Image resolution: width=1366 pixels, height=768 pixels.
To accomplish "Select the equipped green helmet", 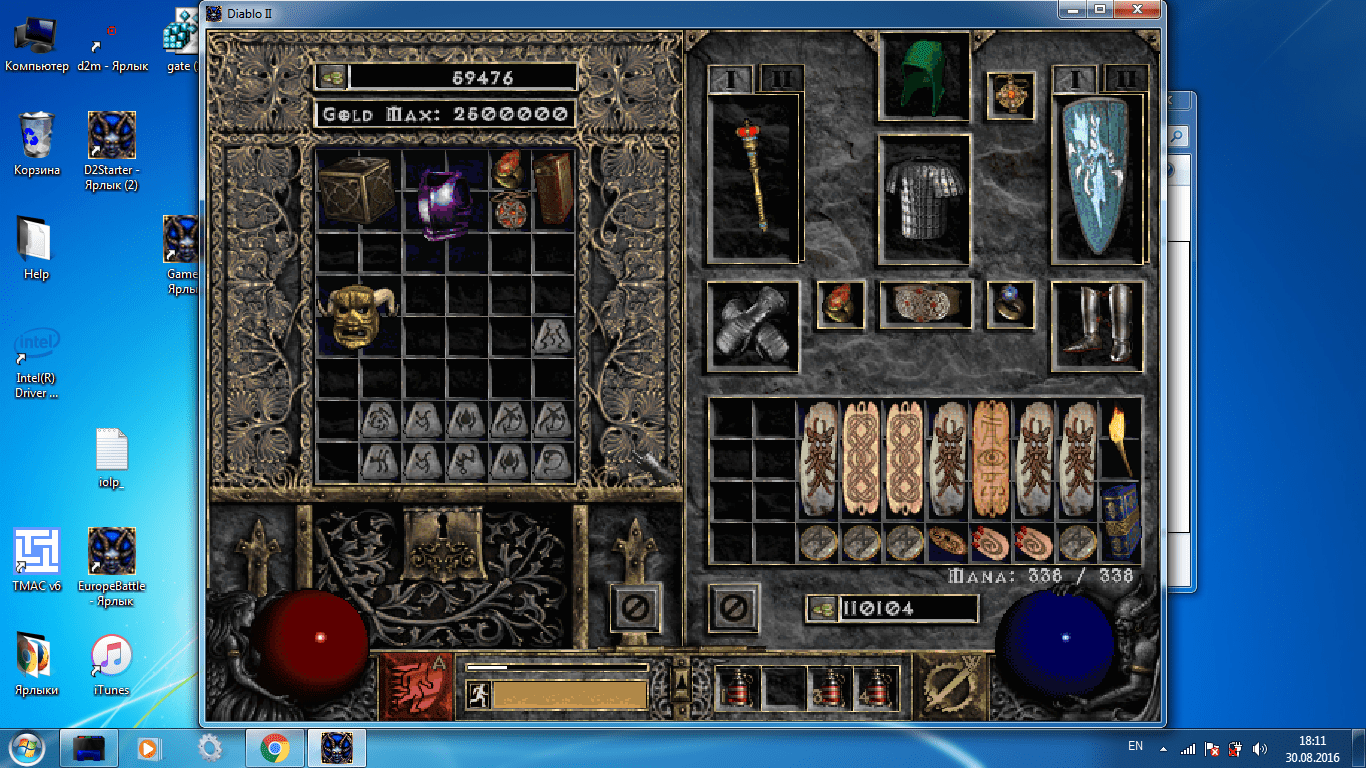I will [923, 77].
